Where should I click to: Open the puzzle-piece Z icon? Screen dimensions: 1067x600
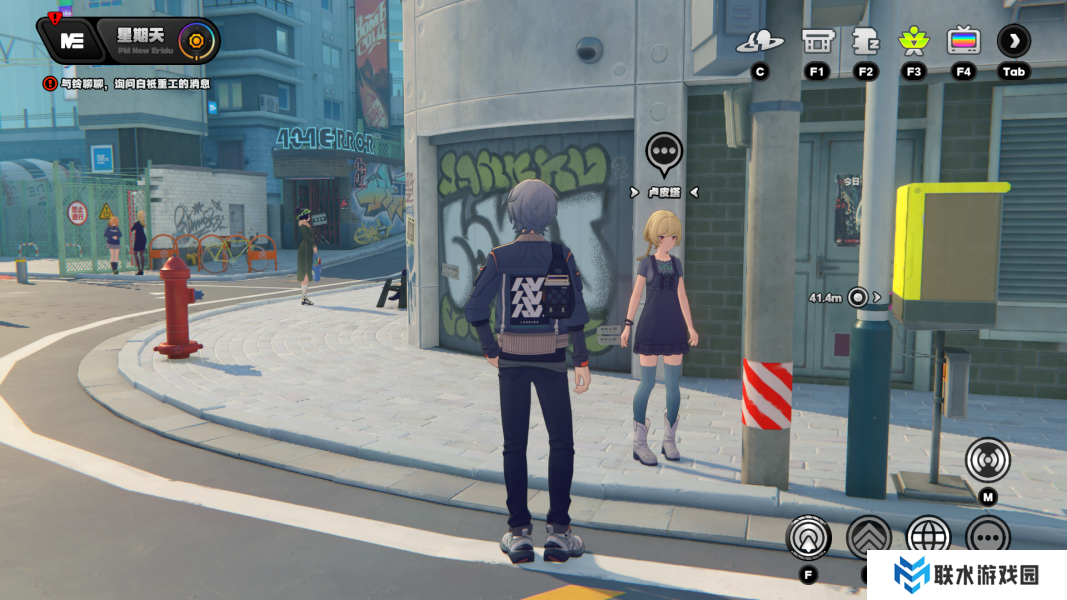[865, 42]
